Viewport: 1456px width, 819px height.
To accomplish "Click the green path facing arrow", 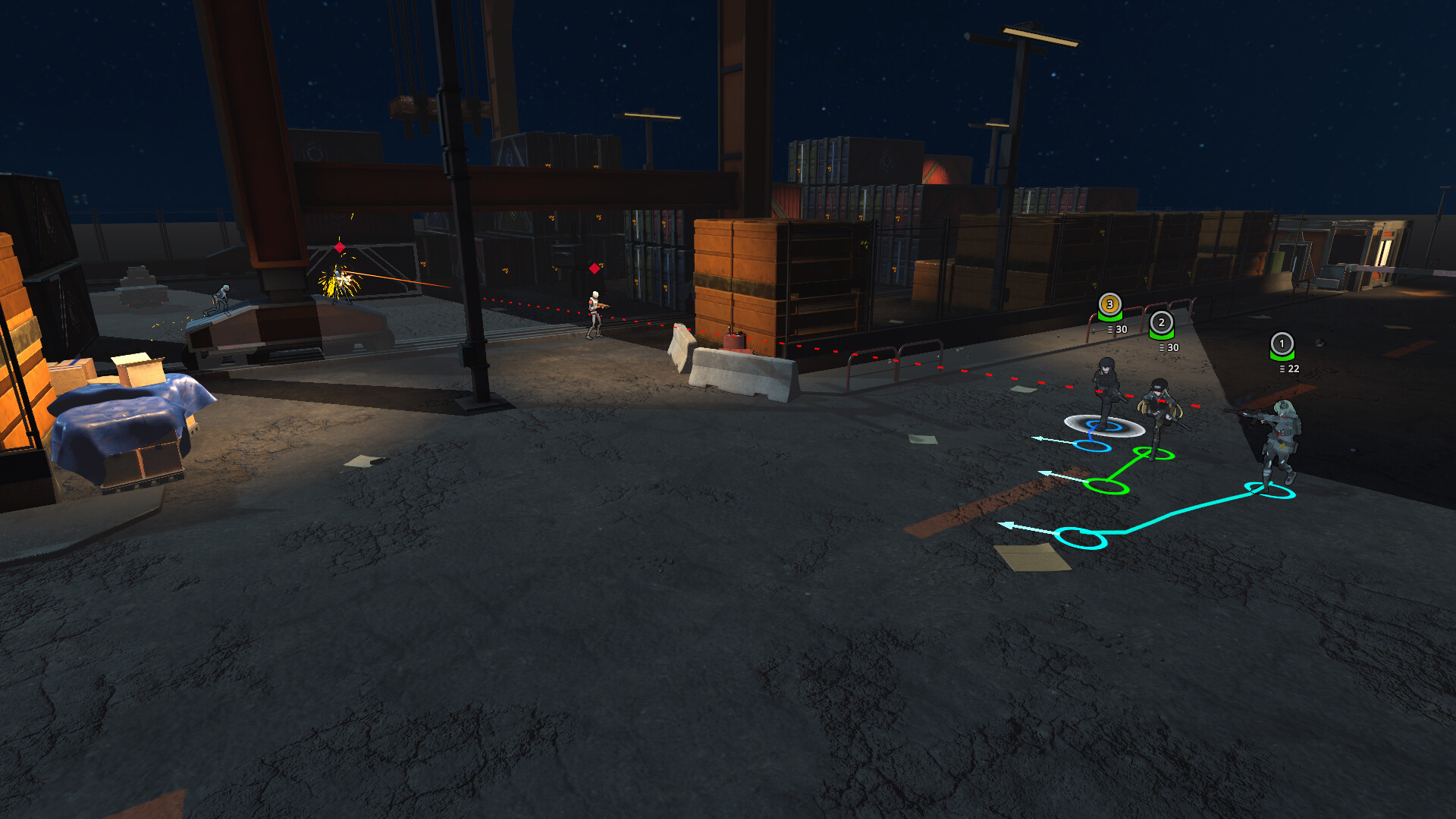I will 1045,474.
